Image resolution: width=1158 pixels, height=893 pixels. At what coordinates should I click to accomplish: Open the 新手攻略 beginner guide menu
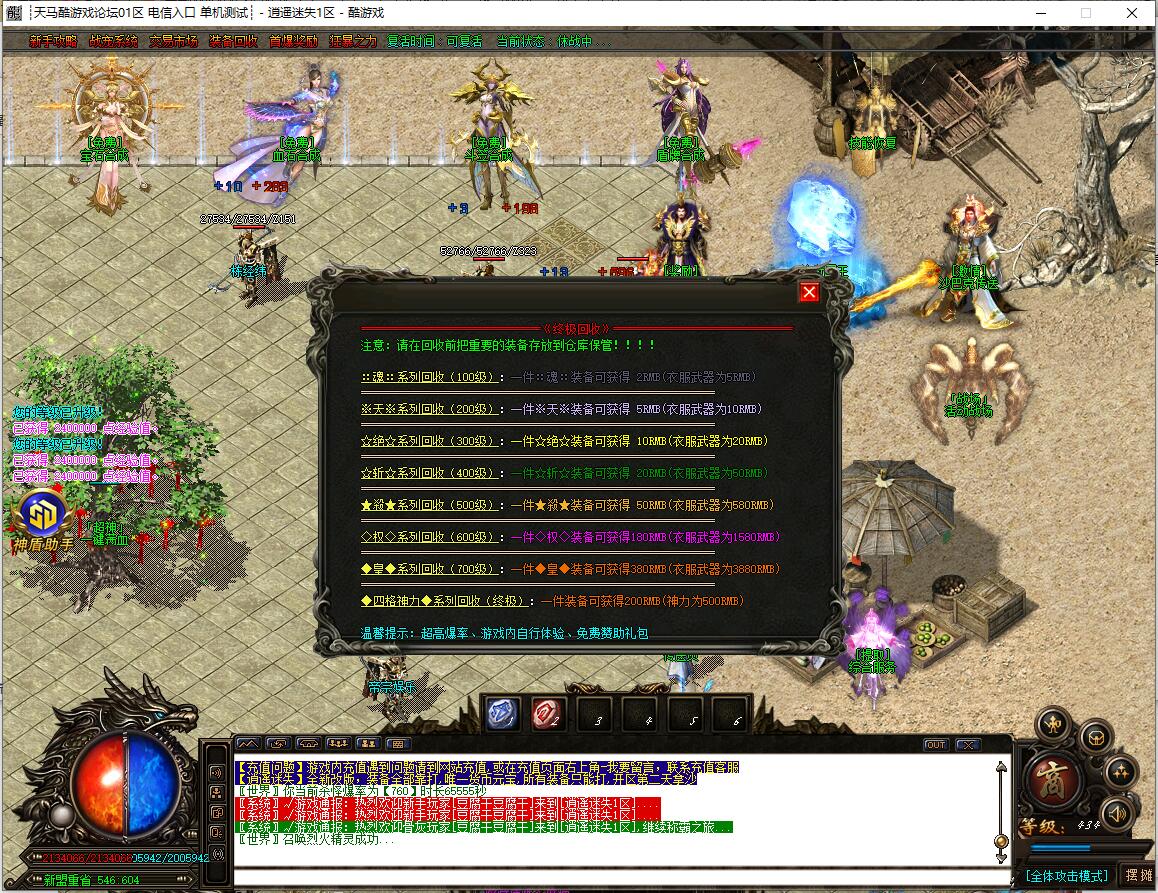coord(53,42)
